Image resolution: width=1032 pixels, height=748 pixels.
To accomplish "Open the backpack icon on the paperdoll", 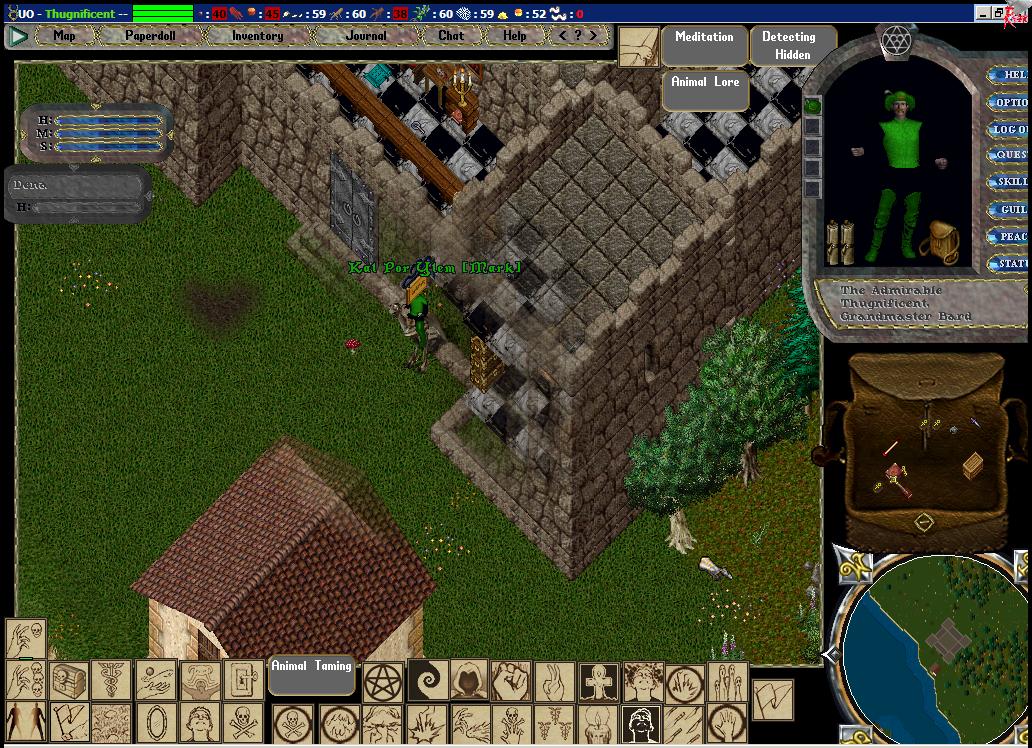I will (x=940, y=241).
